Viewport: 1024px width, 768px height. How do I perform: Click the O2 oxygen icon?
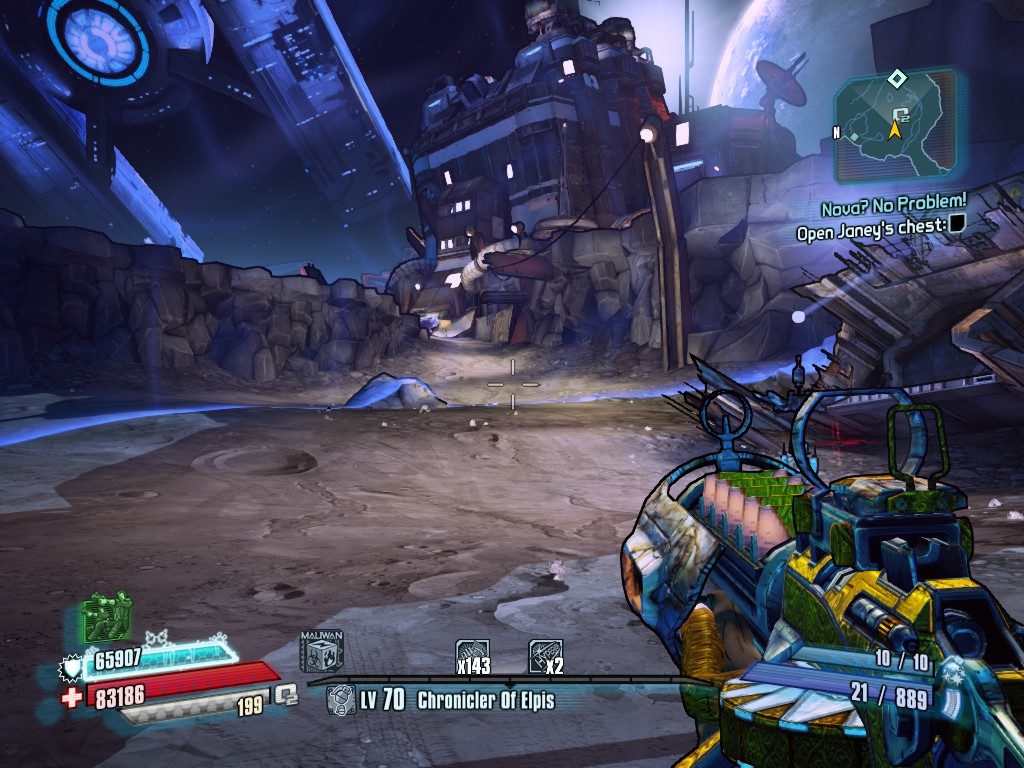pos(287,693)
